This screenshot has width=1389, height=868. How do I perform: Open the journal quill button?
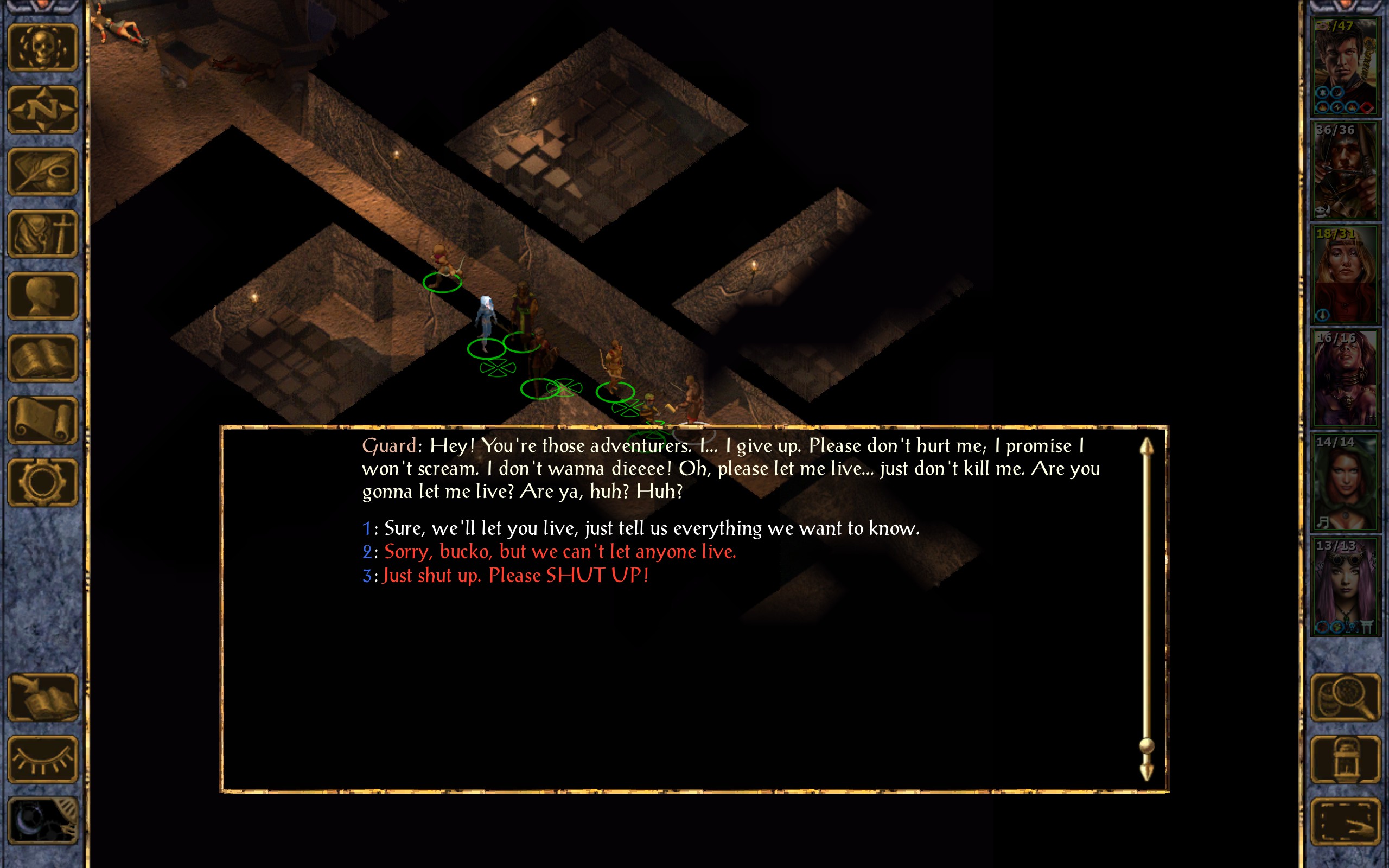pyautogui.click(x=43, y=171)
